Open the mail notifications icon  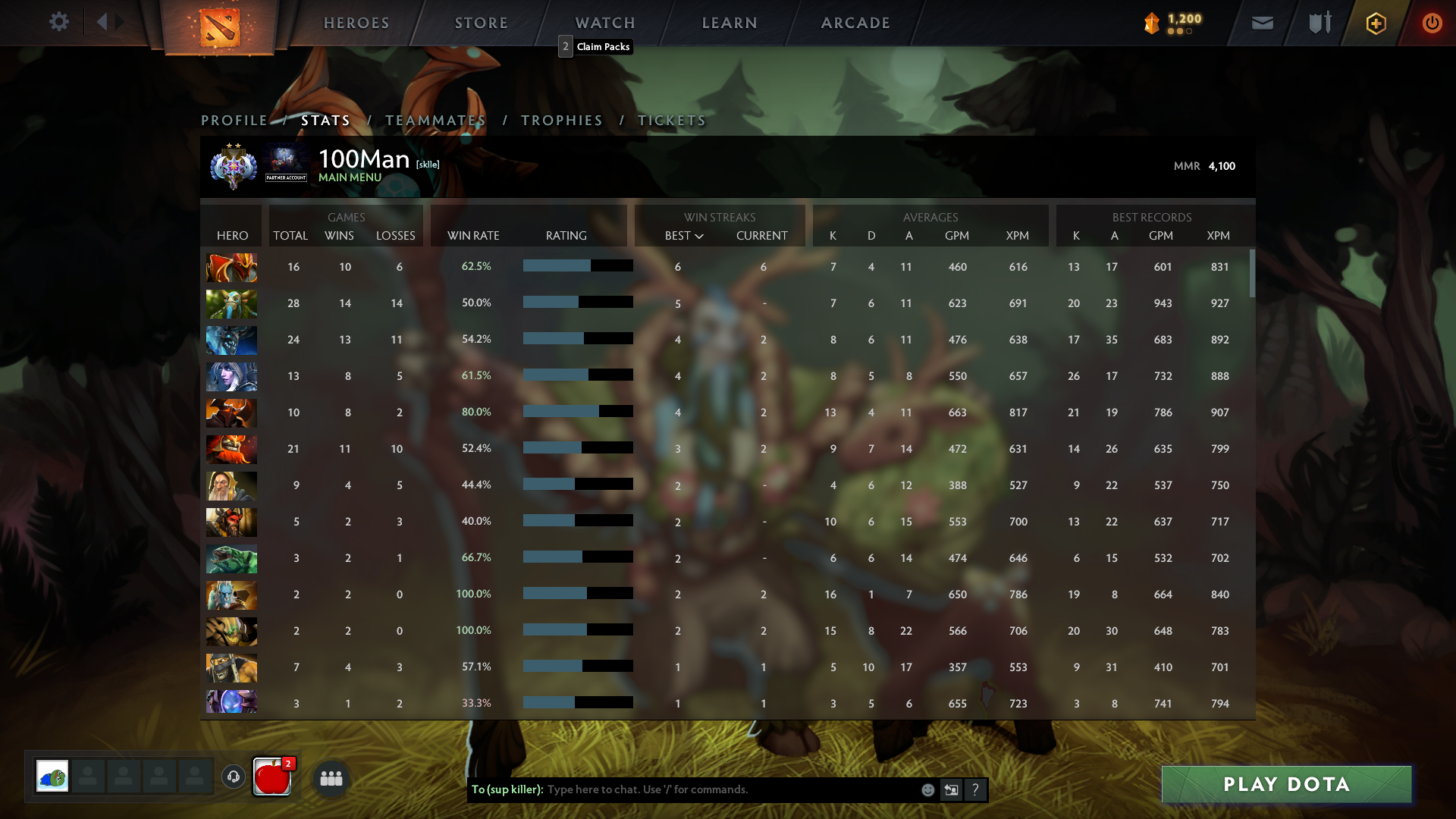1261,23
